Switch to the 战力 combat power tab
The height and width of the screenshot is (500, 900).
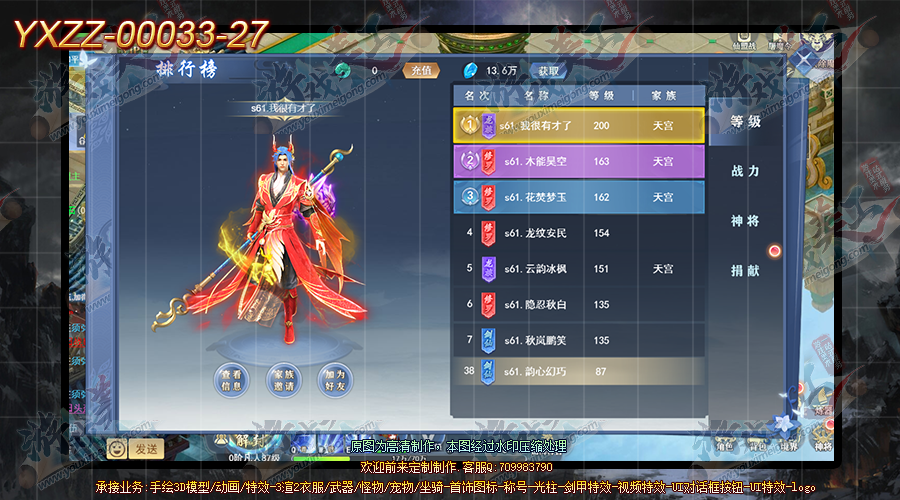coord(745,171)
